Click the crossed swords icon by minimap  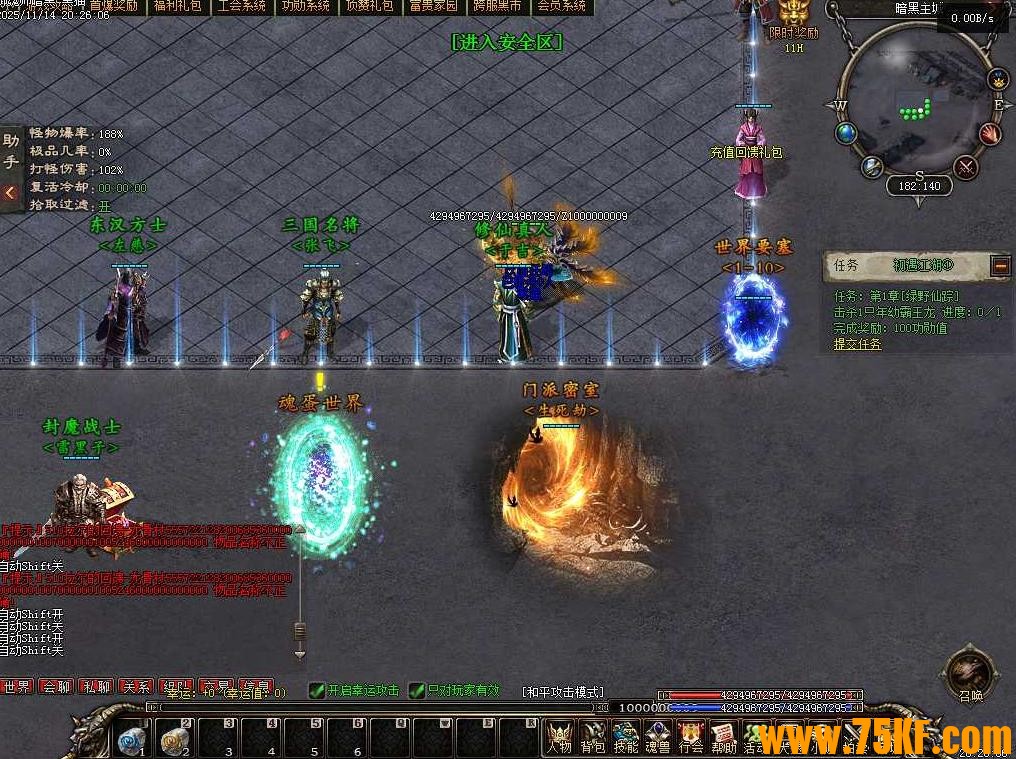[965, 166]
